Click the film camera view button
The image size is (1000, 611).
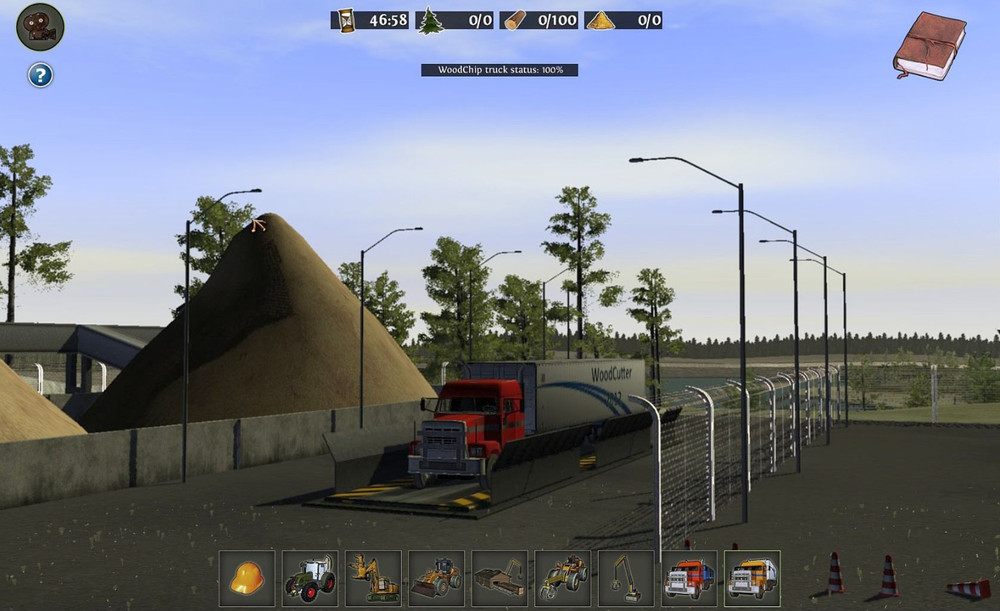(x=40, y=27)
